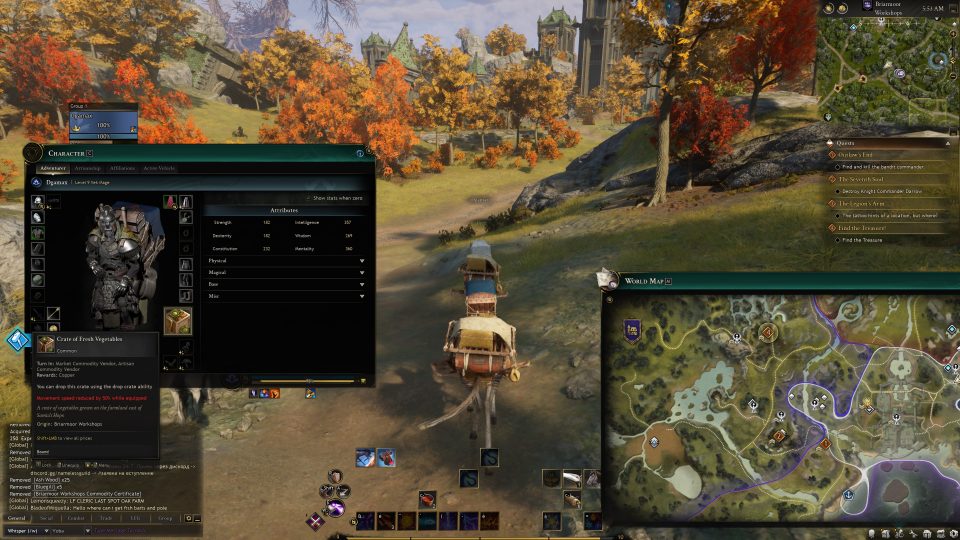Image resolution: width=960 pixels, height=540 pixels.
Task: Select The Legion's Arm quest
Action: [863, 203]
